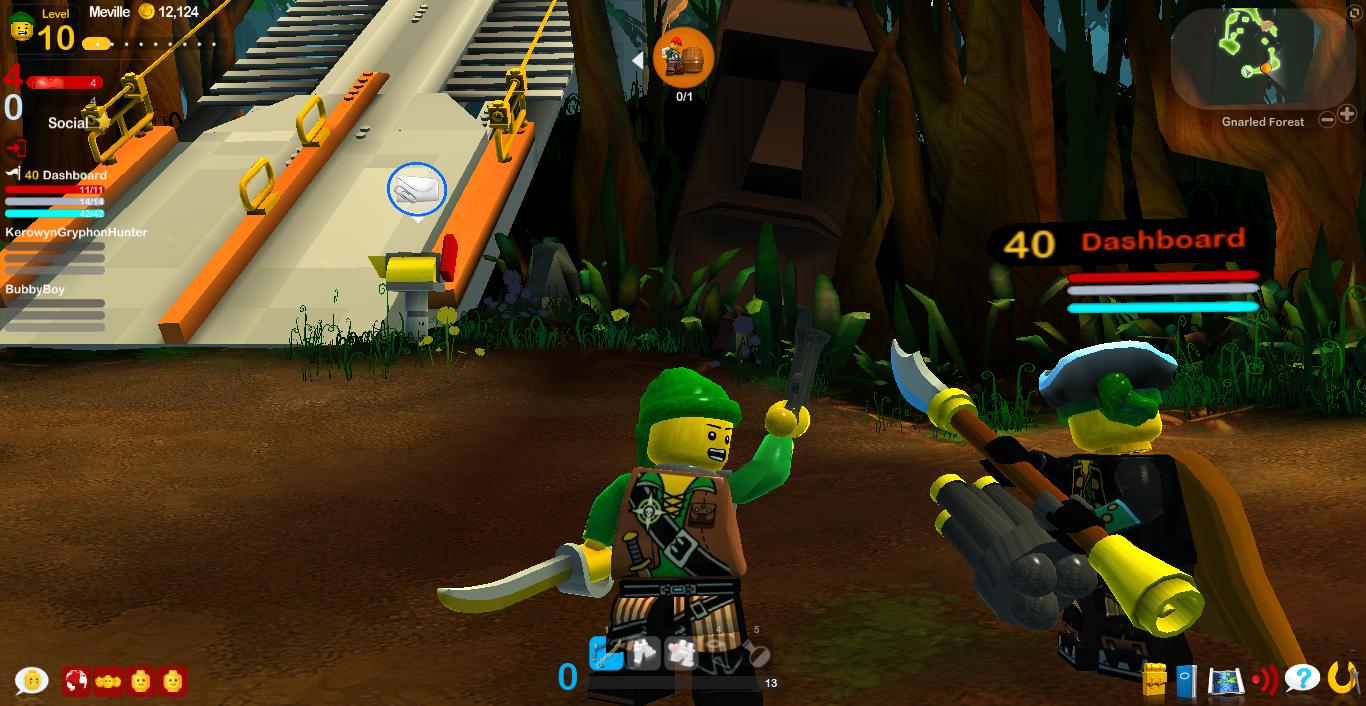The height and width of the screenshot is (706, 1366).
Task: Activate ability slot 3 with heart
Action: click(683, 653)
